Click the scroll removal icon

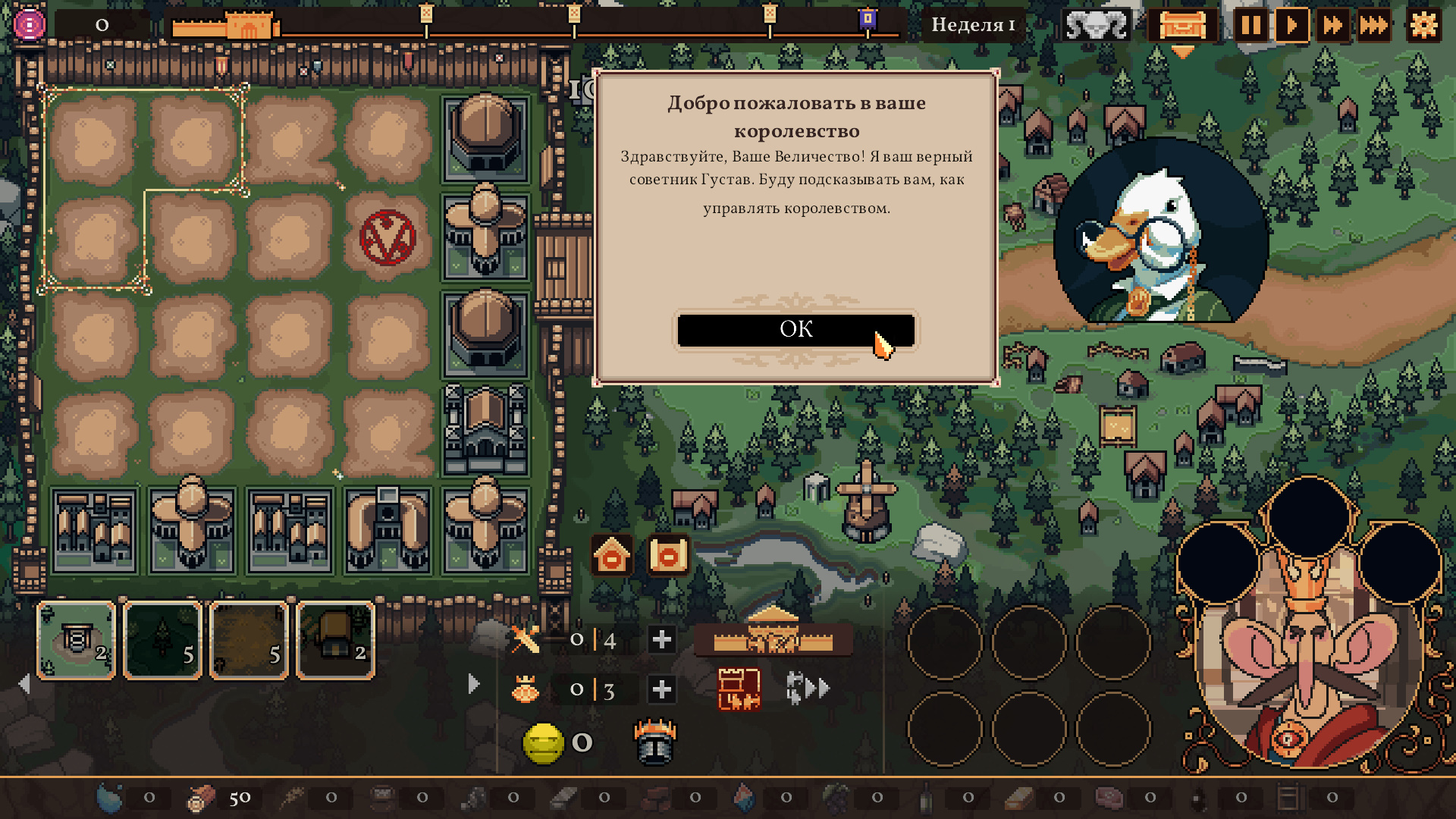[x=668, y=556]
